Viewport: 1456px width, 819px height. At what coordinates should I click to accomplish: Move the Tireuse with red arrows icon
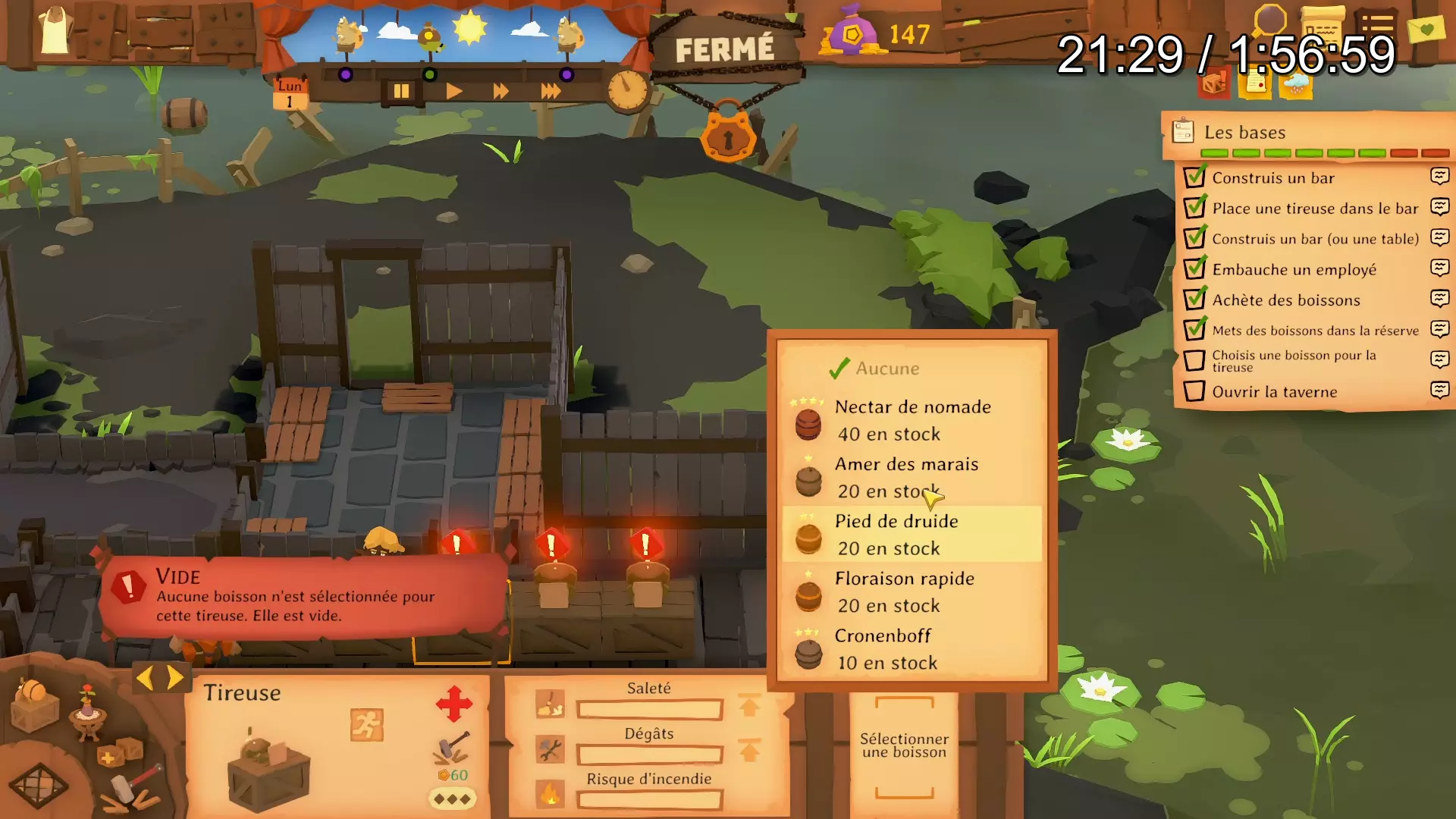[x=454, y=704]
